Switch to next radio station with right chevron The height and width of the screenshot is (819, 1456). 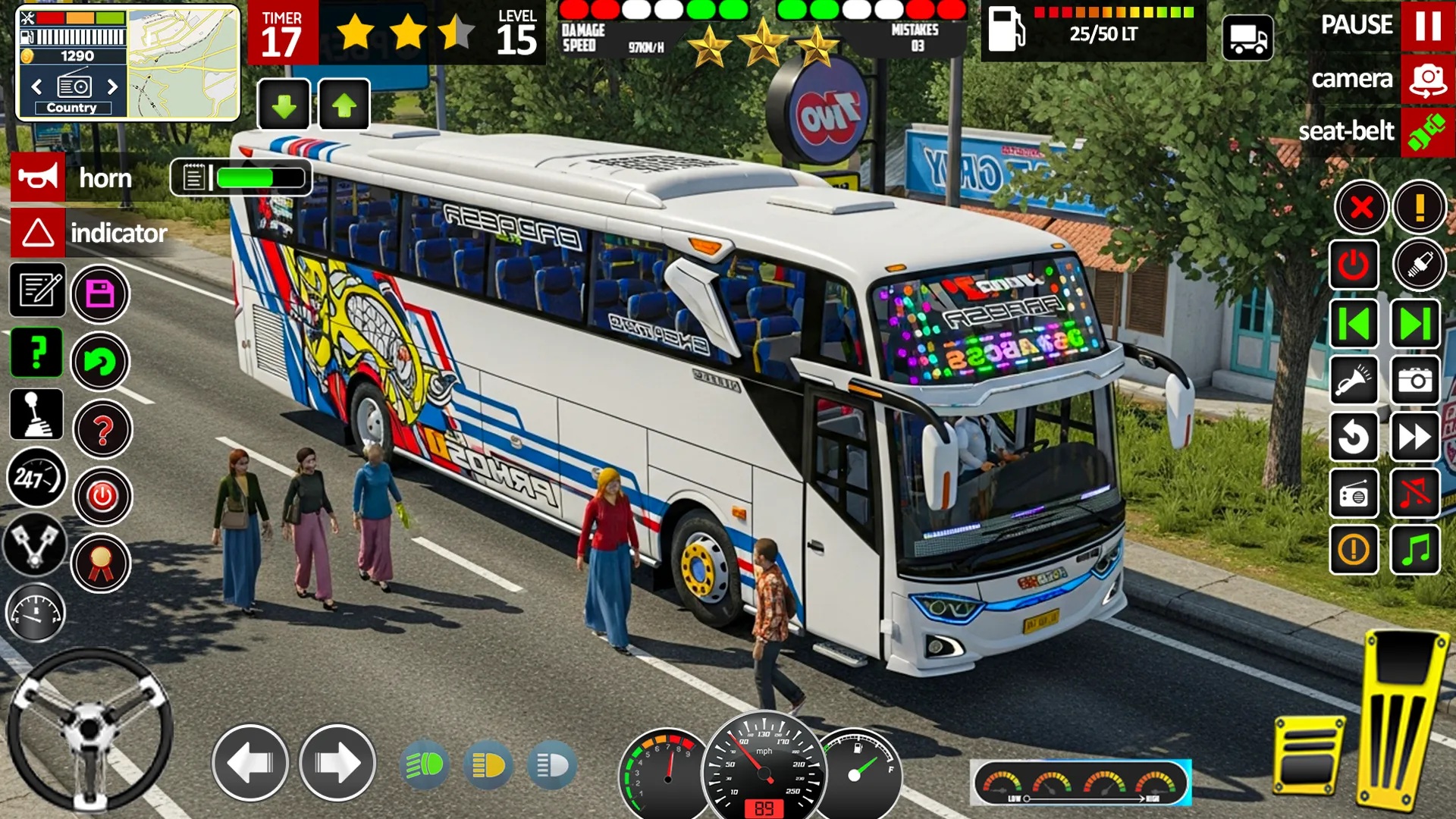[112, 88]
